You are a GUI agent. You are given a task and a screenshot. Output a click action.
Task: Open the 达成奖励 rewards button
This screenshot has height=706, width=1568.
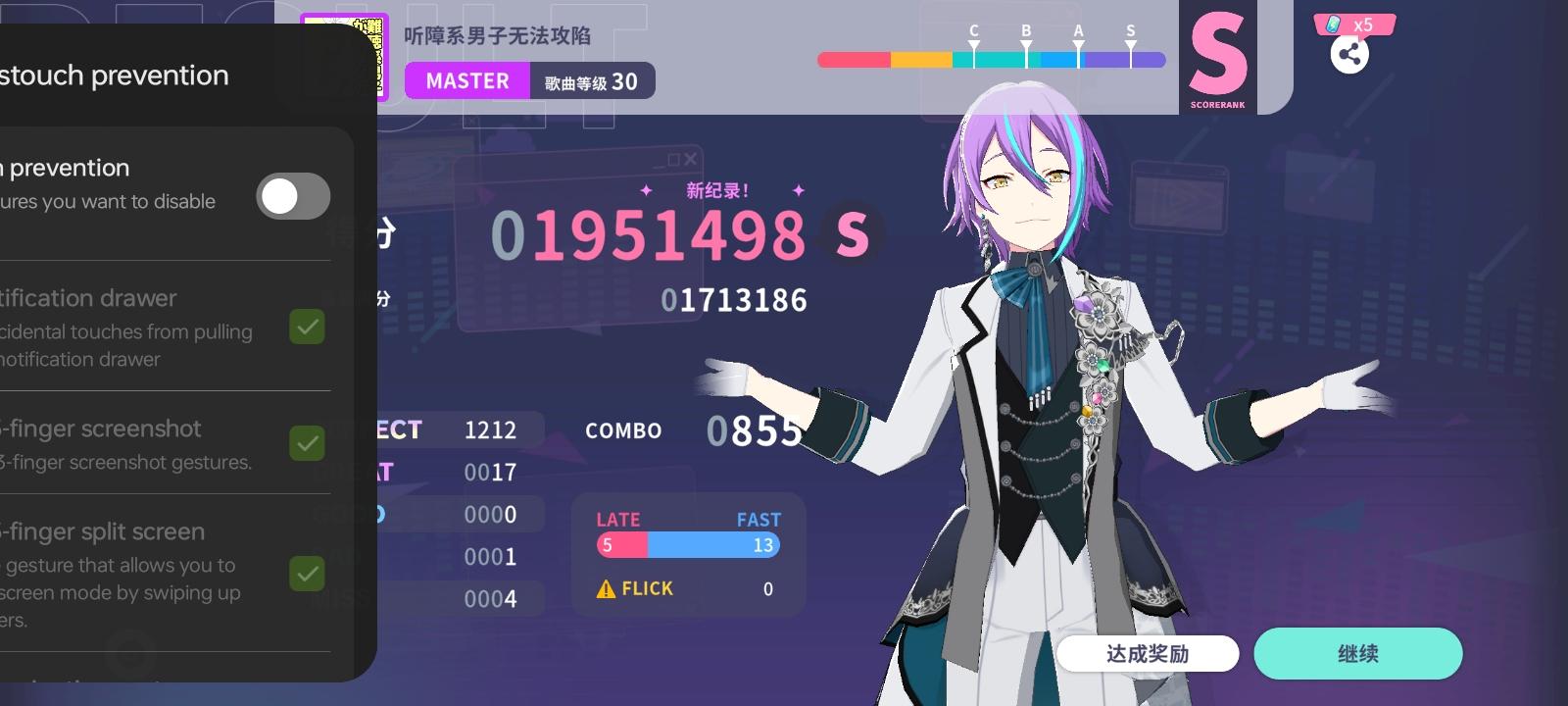coord(1149,653)
